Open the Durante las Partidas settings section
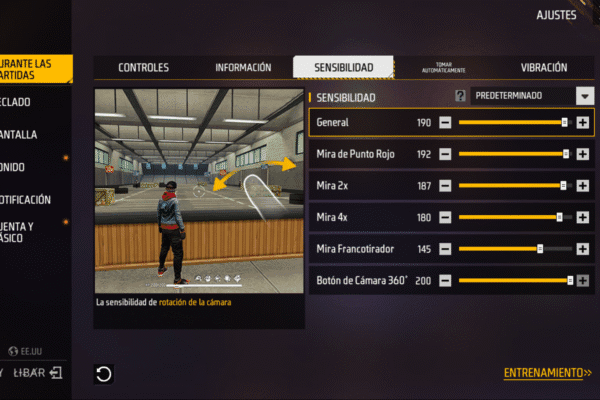Image resolution: width=600 pixels, height=400 pixels. pyautogui.click(x=36, y=68)
